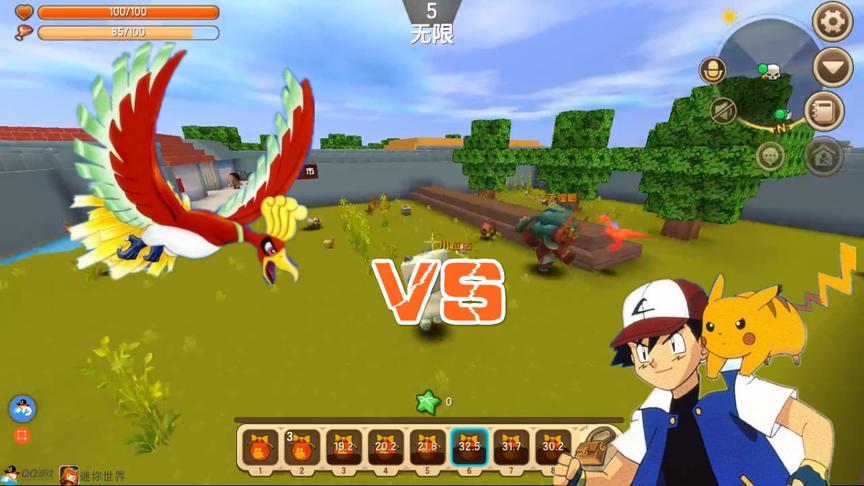Open the chat speech bubble
864x486 pixels.
pyautogui.click(x=769, y=156)
